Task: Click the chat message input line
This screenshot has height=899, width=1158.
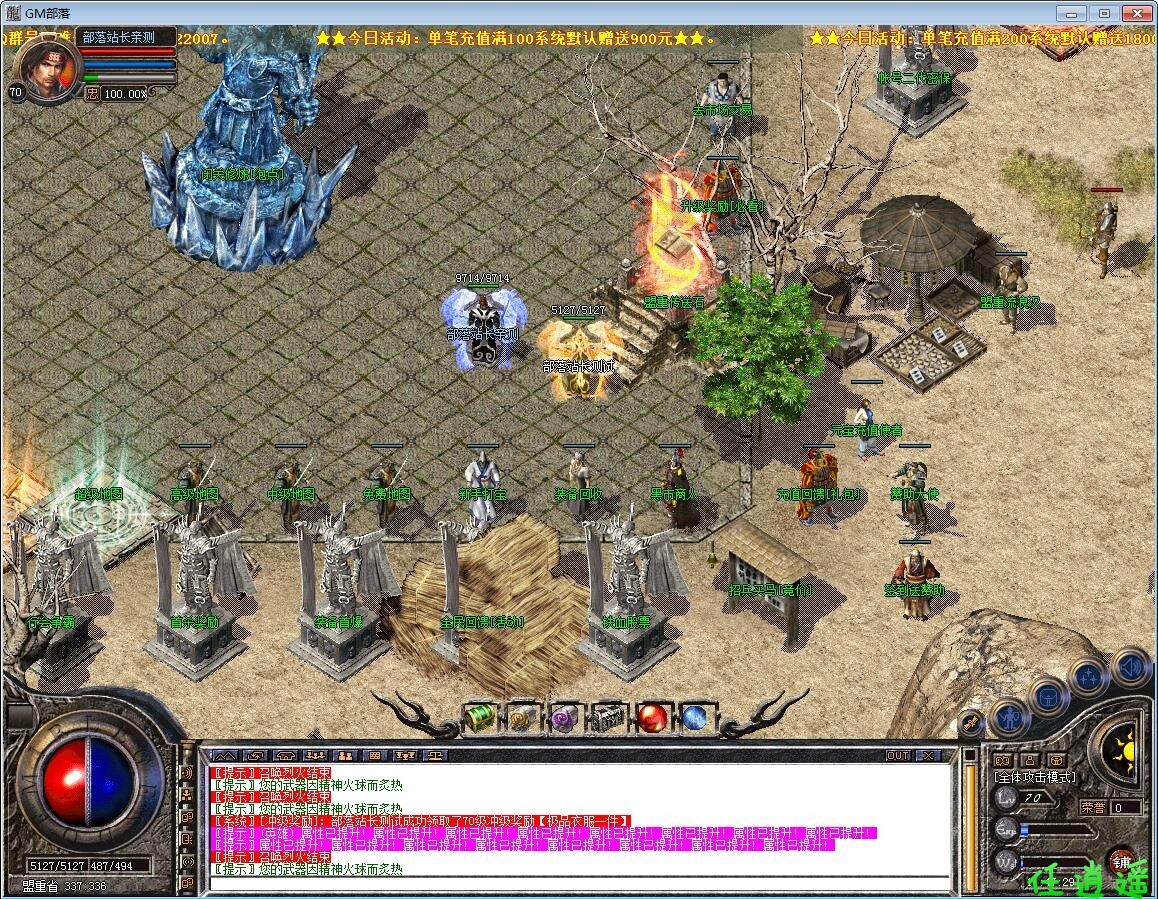Action: (580, 884)
